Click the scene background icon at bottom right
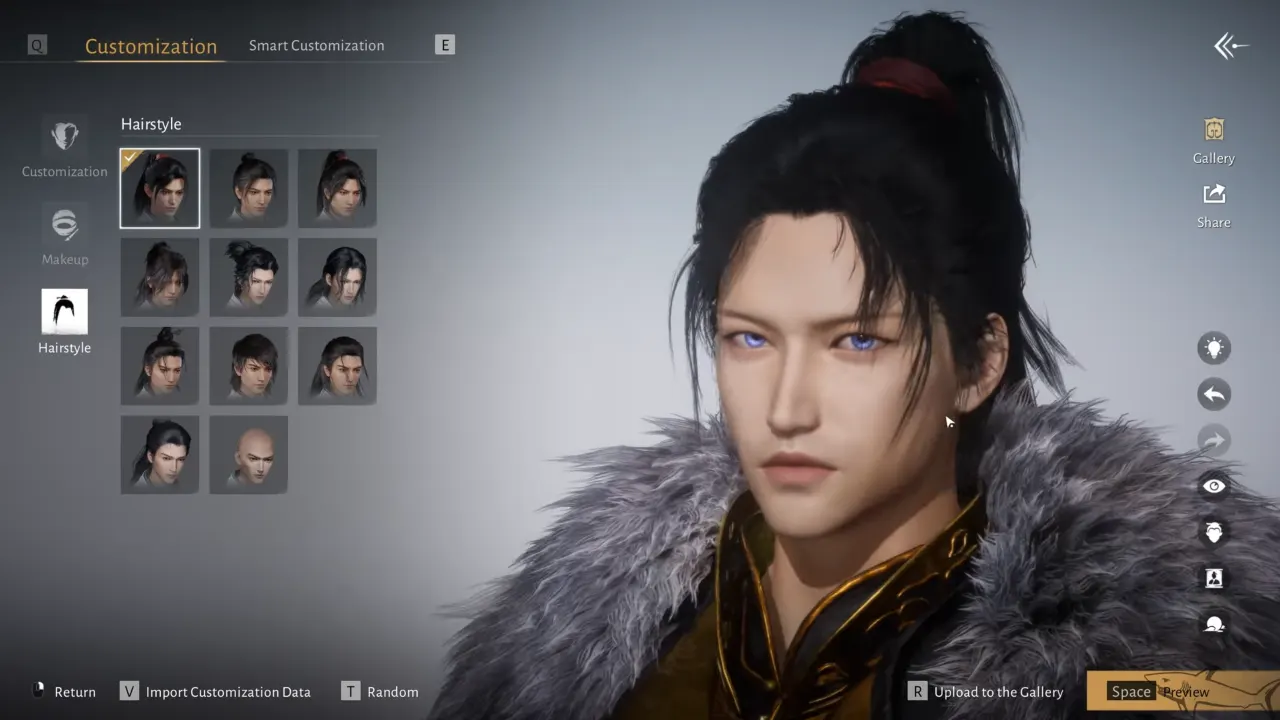Screen dimensions: 1280x720 (x=1214, y=624)
